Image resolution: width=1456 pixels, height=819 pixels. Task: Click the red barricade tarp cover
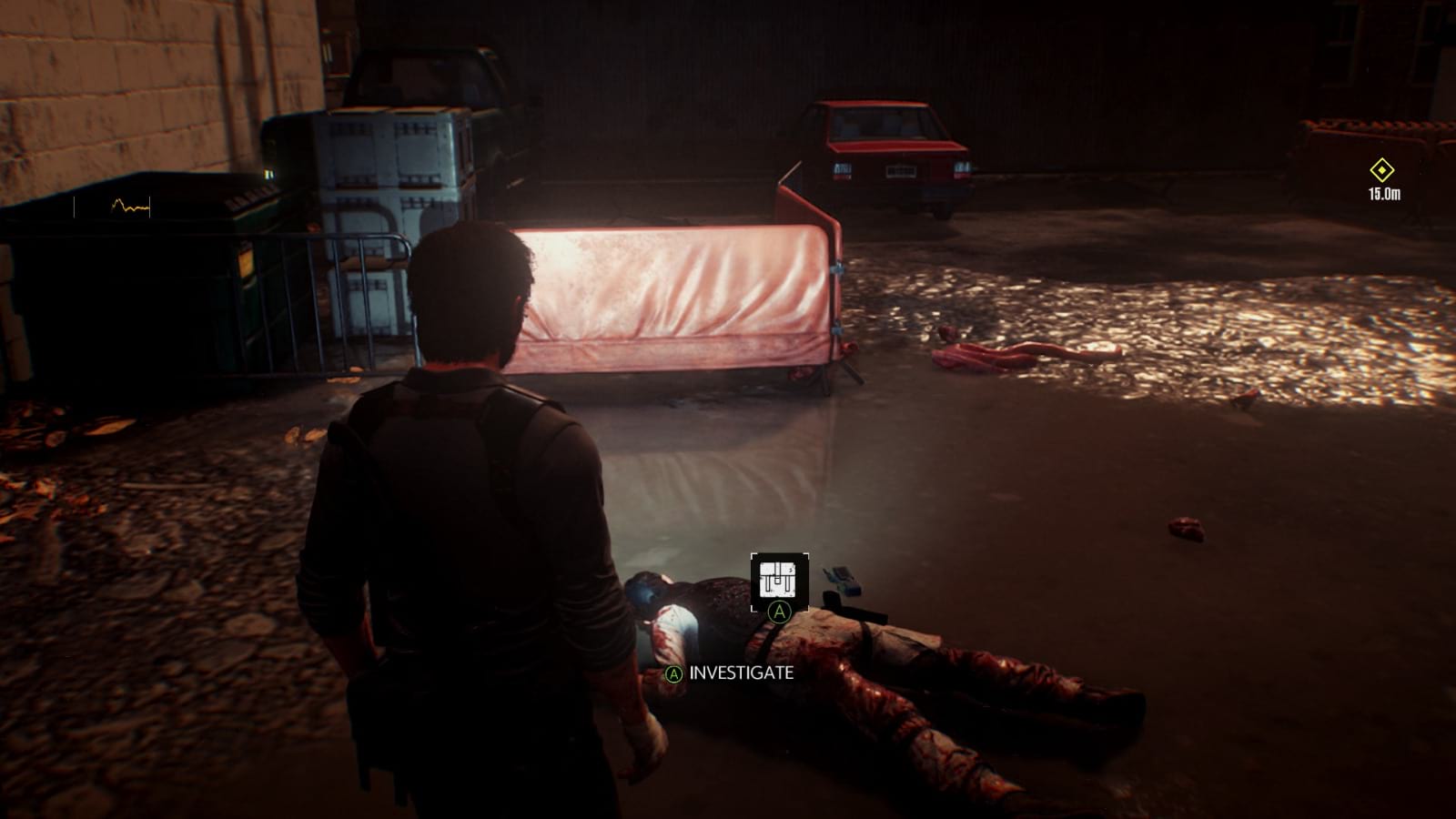point(682,291)
